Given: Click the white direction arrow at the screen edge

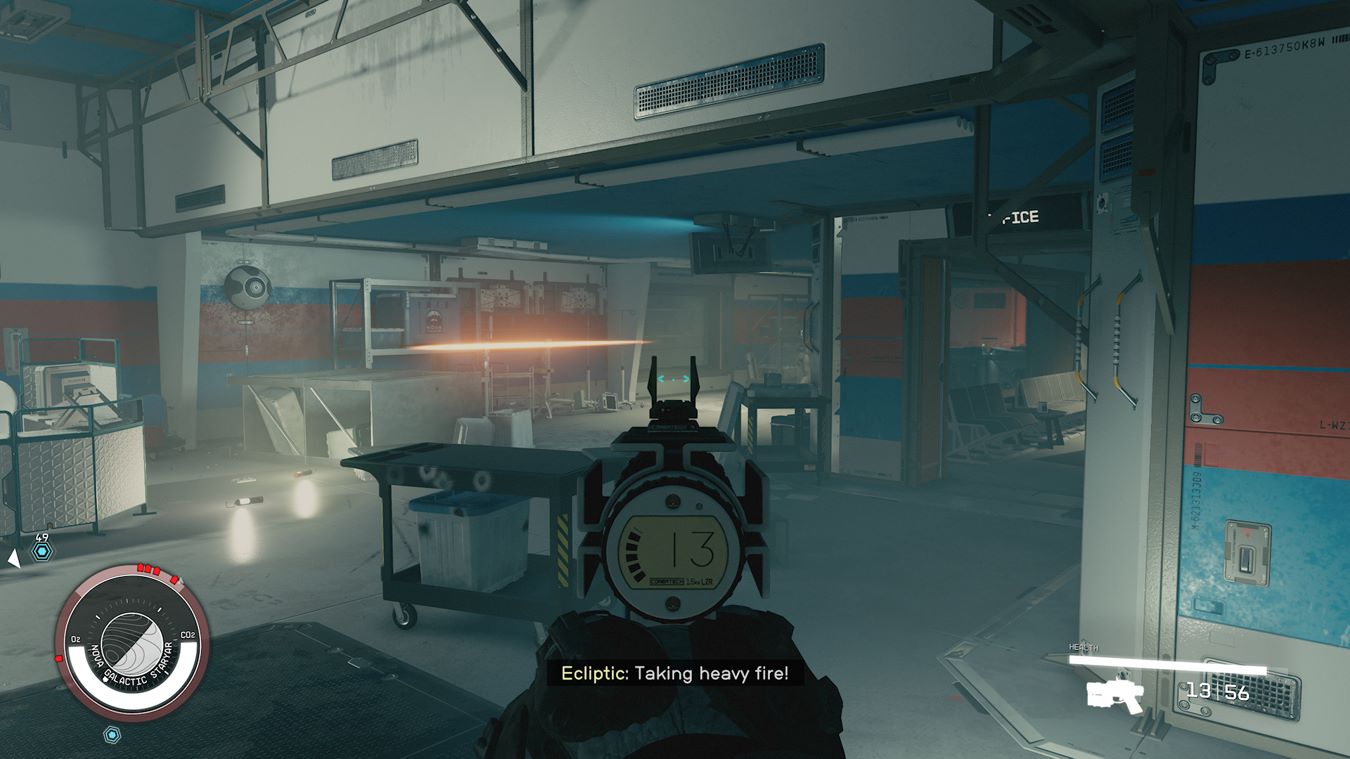Looking at the screenshot, I should [x=13, y=559].
